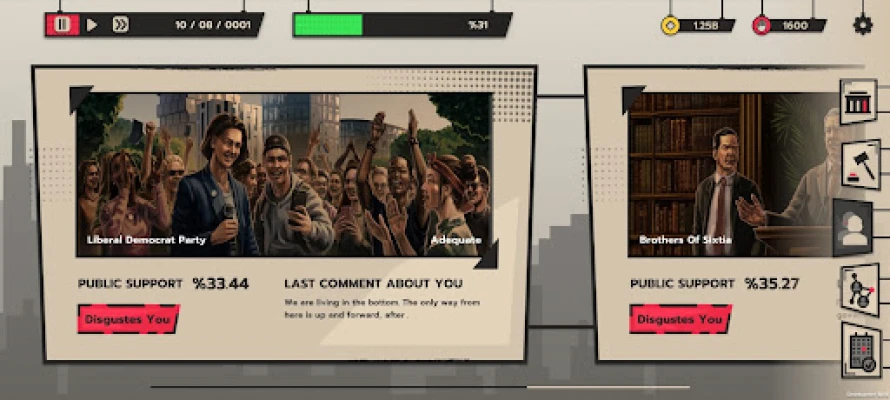Screen dimensions: 890x400
Task: Open the connected nodes network side tab
Action: click(x=859, y=292)
